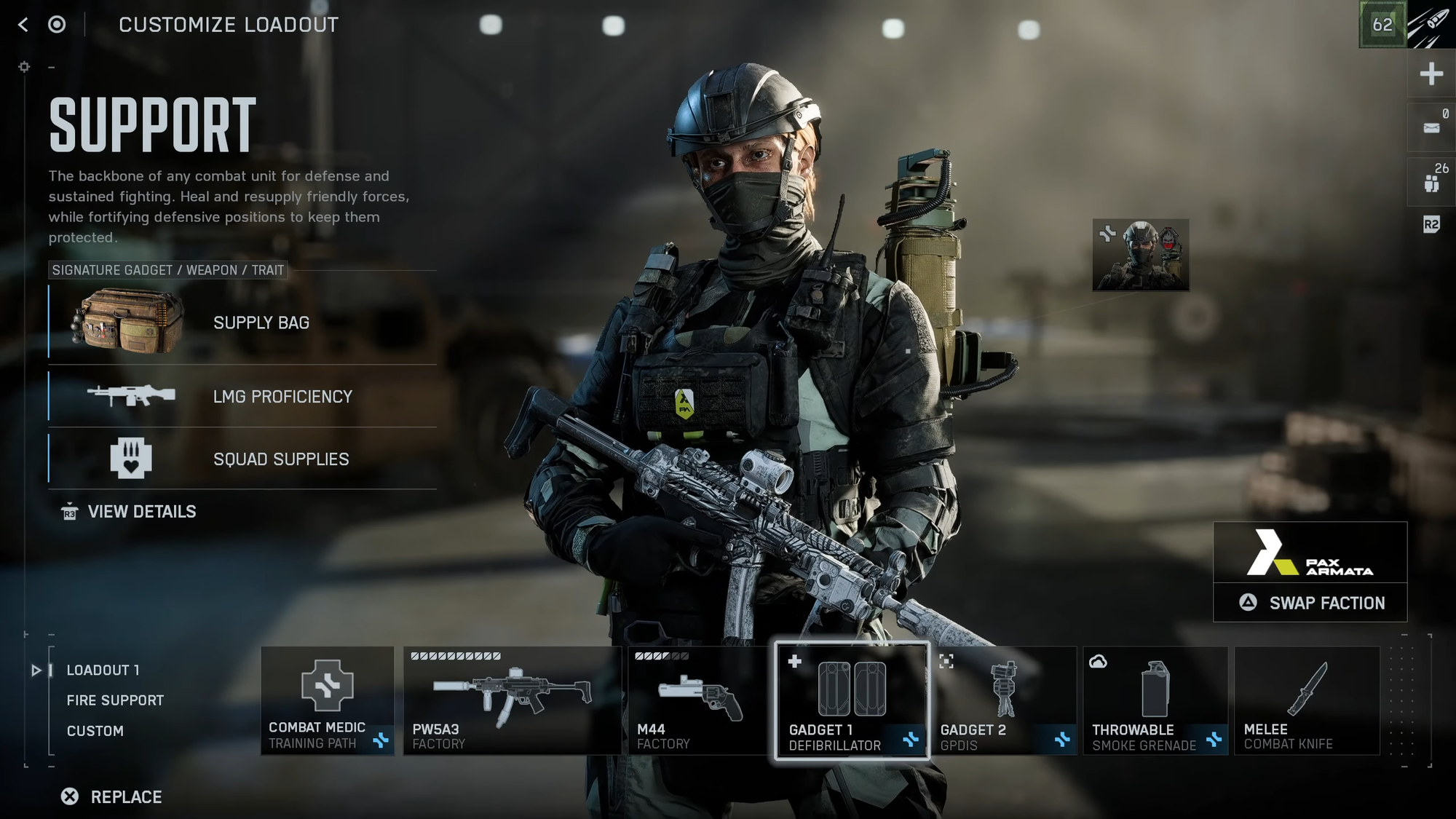This screenshot has width=1456, height=819.
Task: Select the GPDIS gadget icon
Action: [1005, 688]
